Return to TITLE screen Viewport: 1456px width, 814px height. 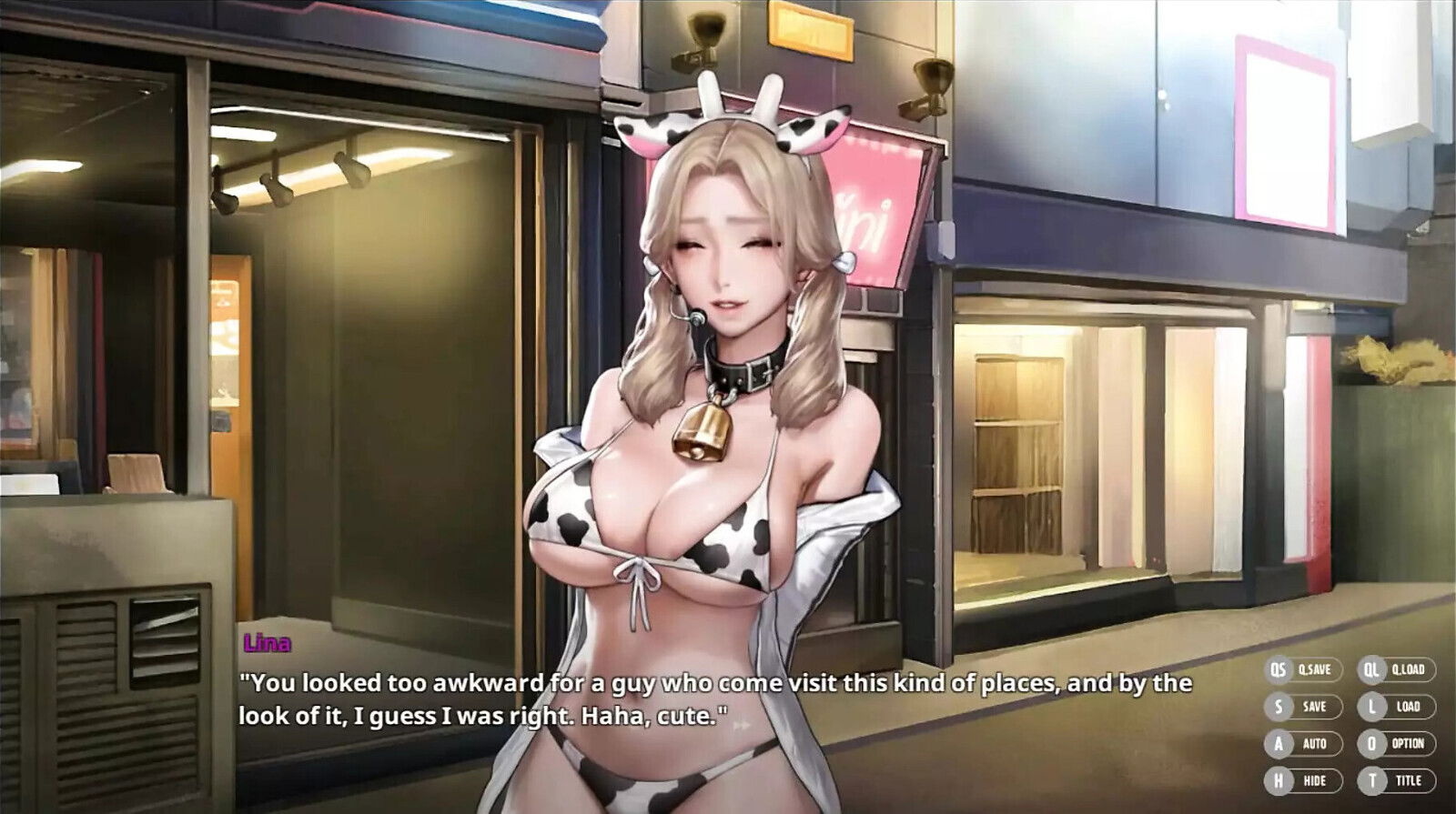click(1407, 779)
